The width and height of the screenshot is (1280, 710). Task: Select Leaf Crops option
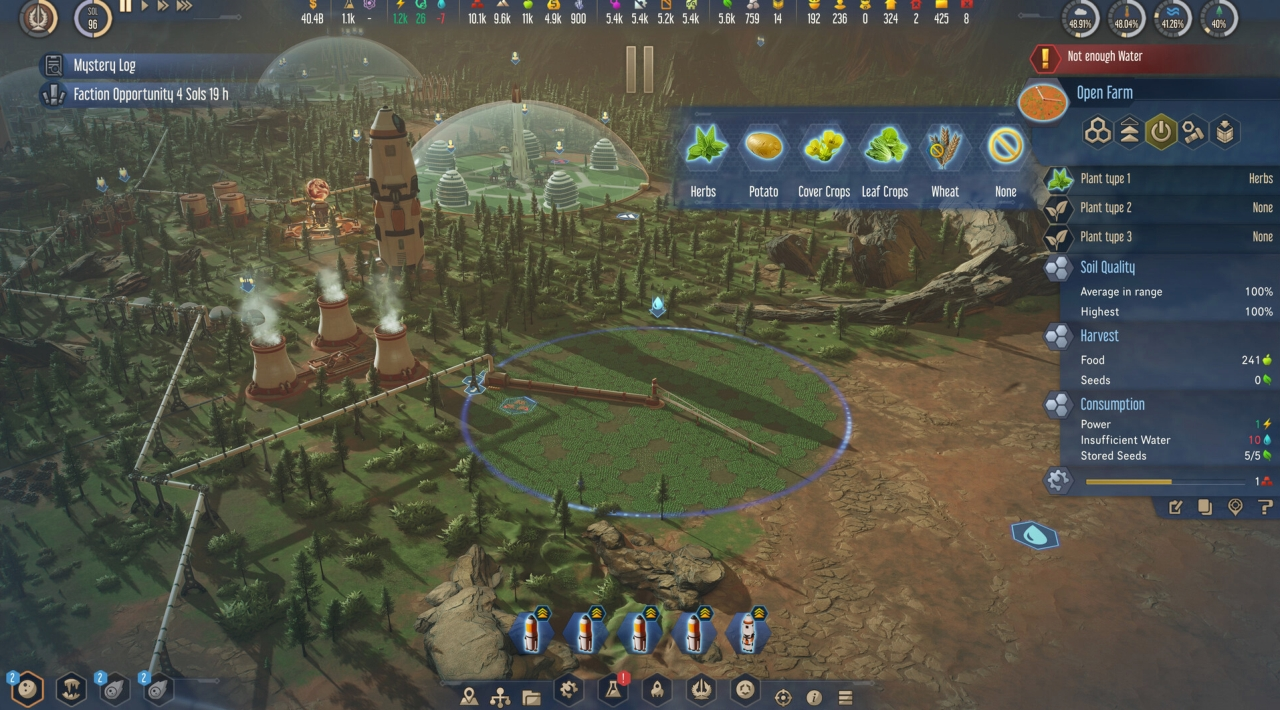885,148
